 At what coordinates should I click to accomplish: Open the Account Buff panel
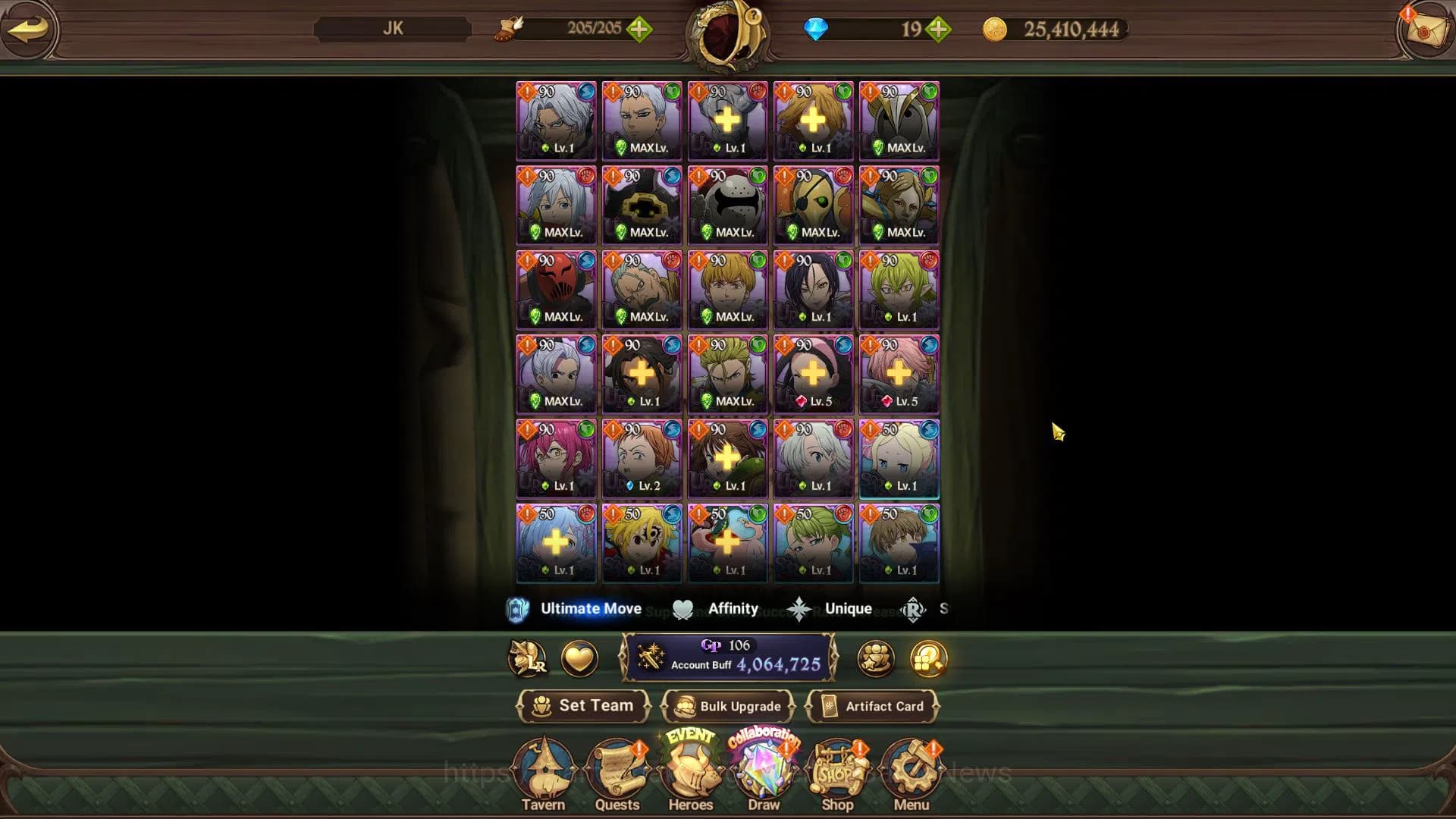tap(728, 657)
